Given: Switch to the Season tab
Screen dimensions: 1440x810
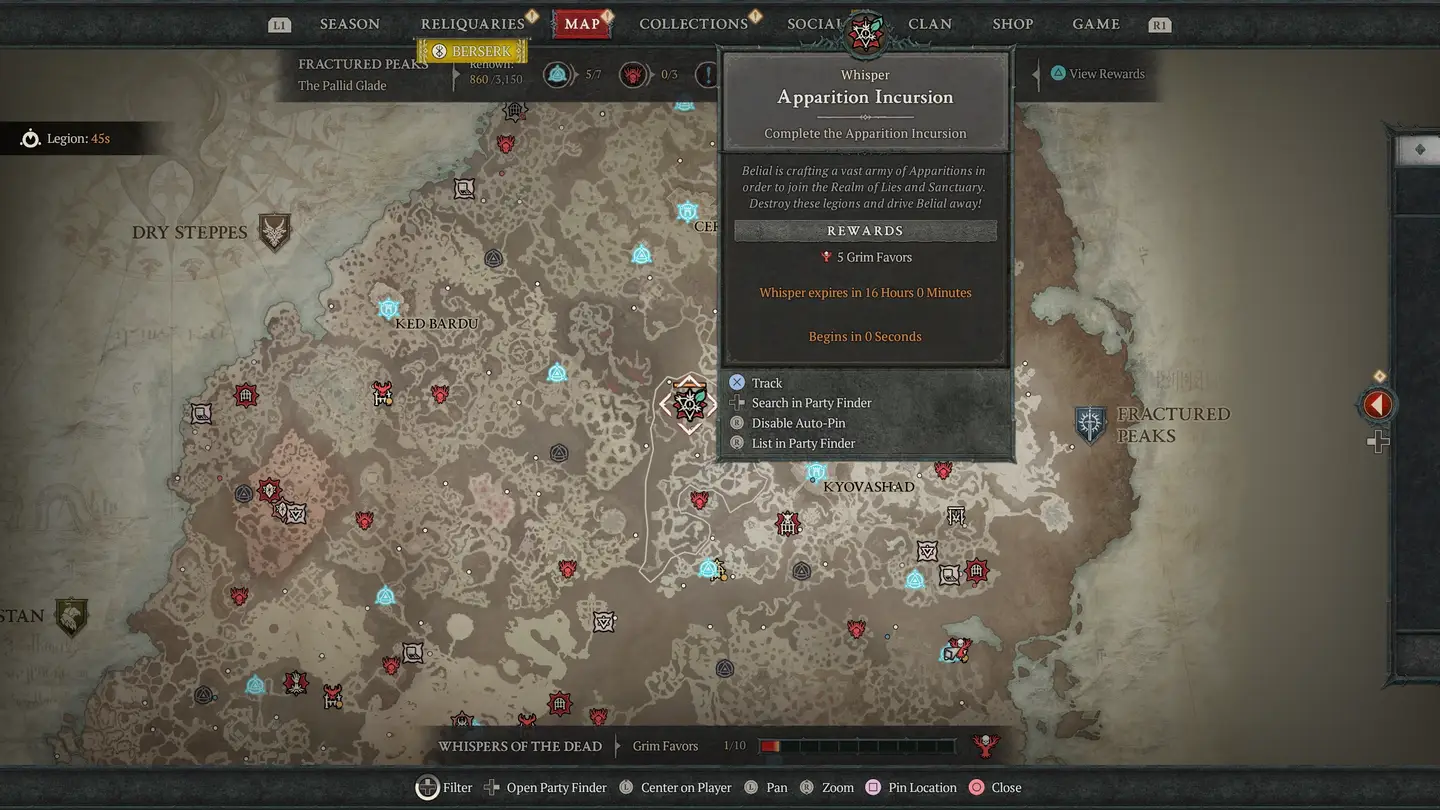Looking at the screenshot, I should point(349,24).
